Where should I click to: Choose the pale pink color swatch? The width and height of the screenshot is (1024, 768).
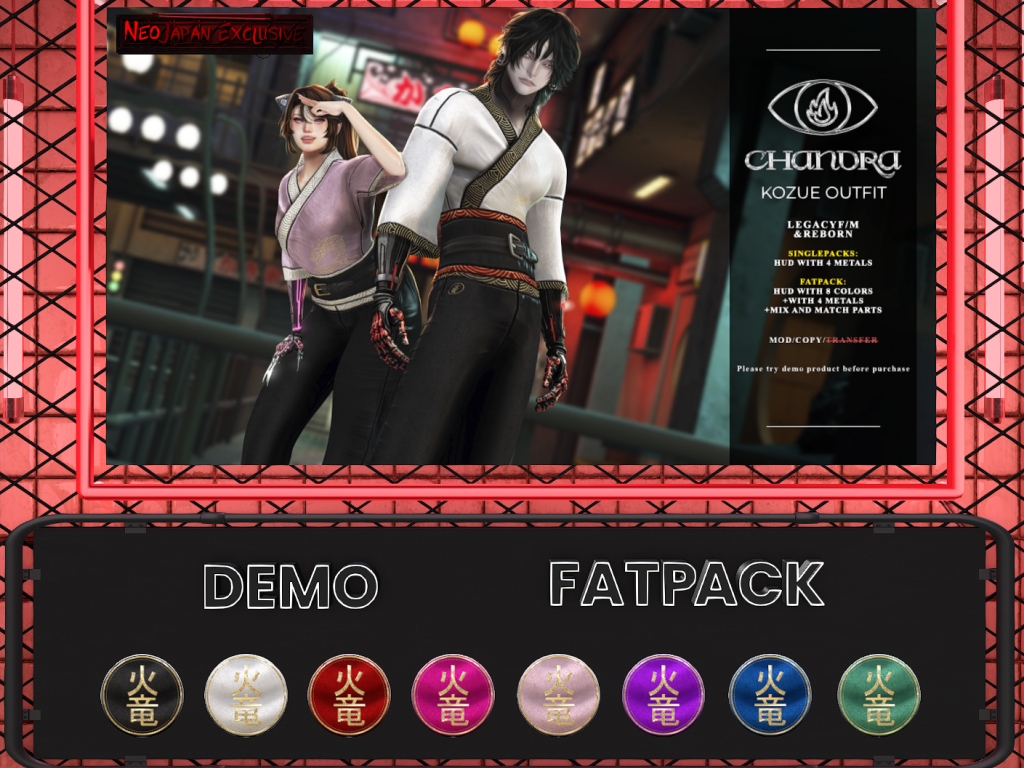pos(559,695)
